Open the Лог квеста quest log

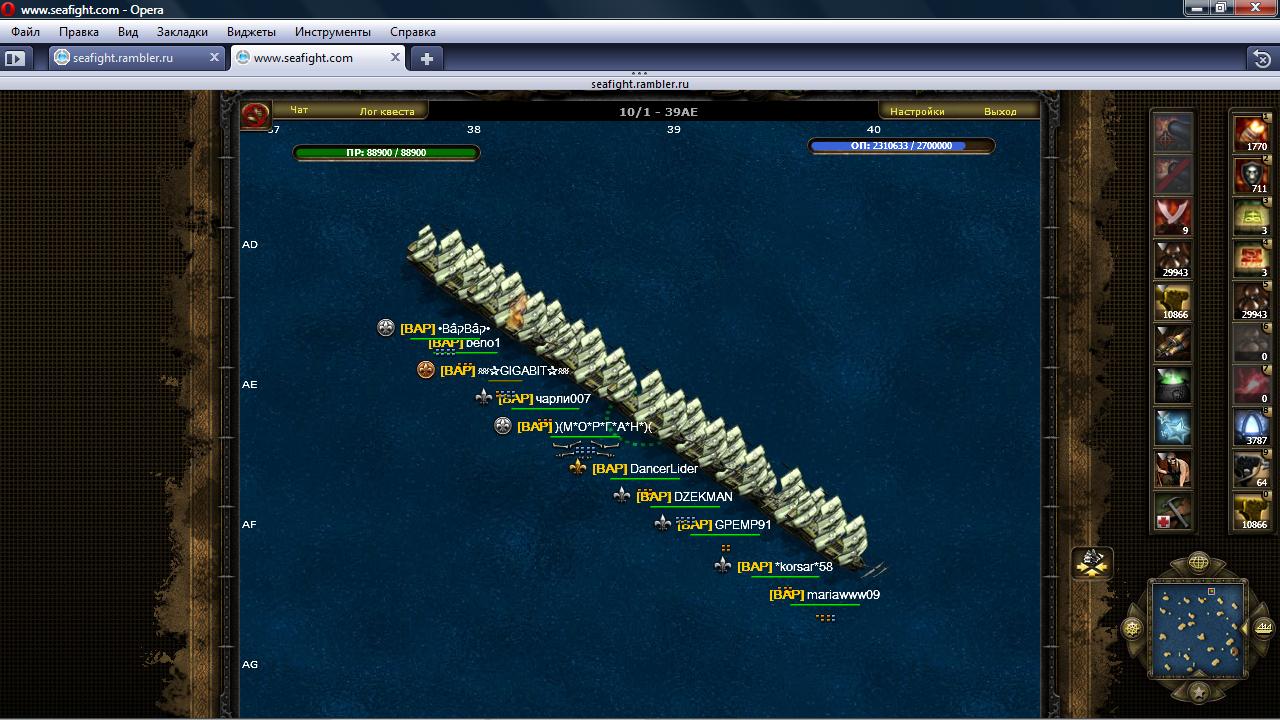(387, 111)
